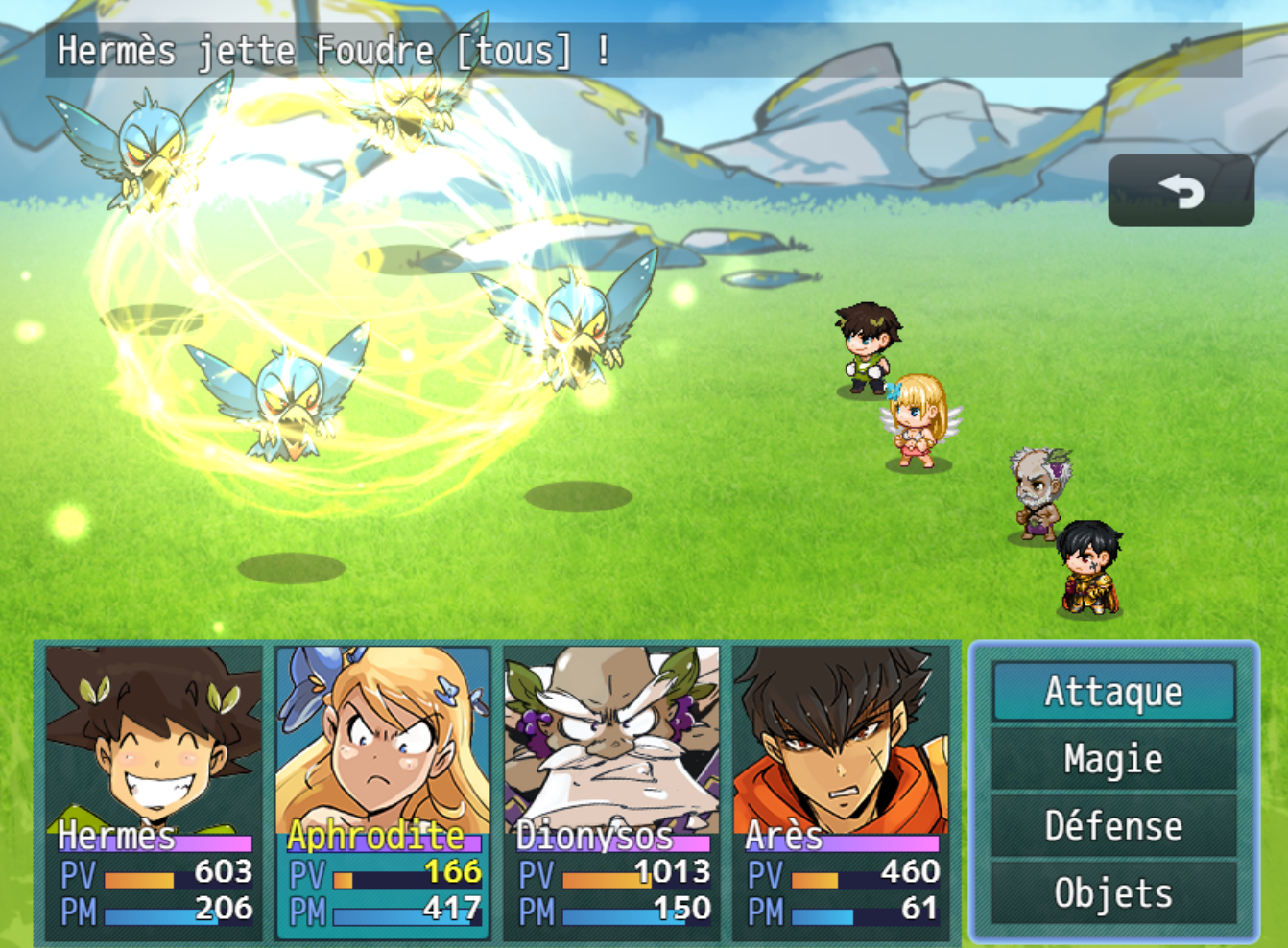Open the Objets item menu
This screenshot has width=1288, height=948.
coord(1113,893)
